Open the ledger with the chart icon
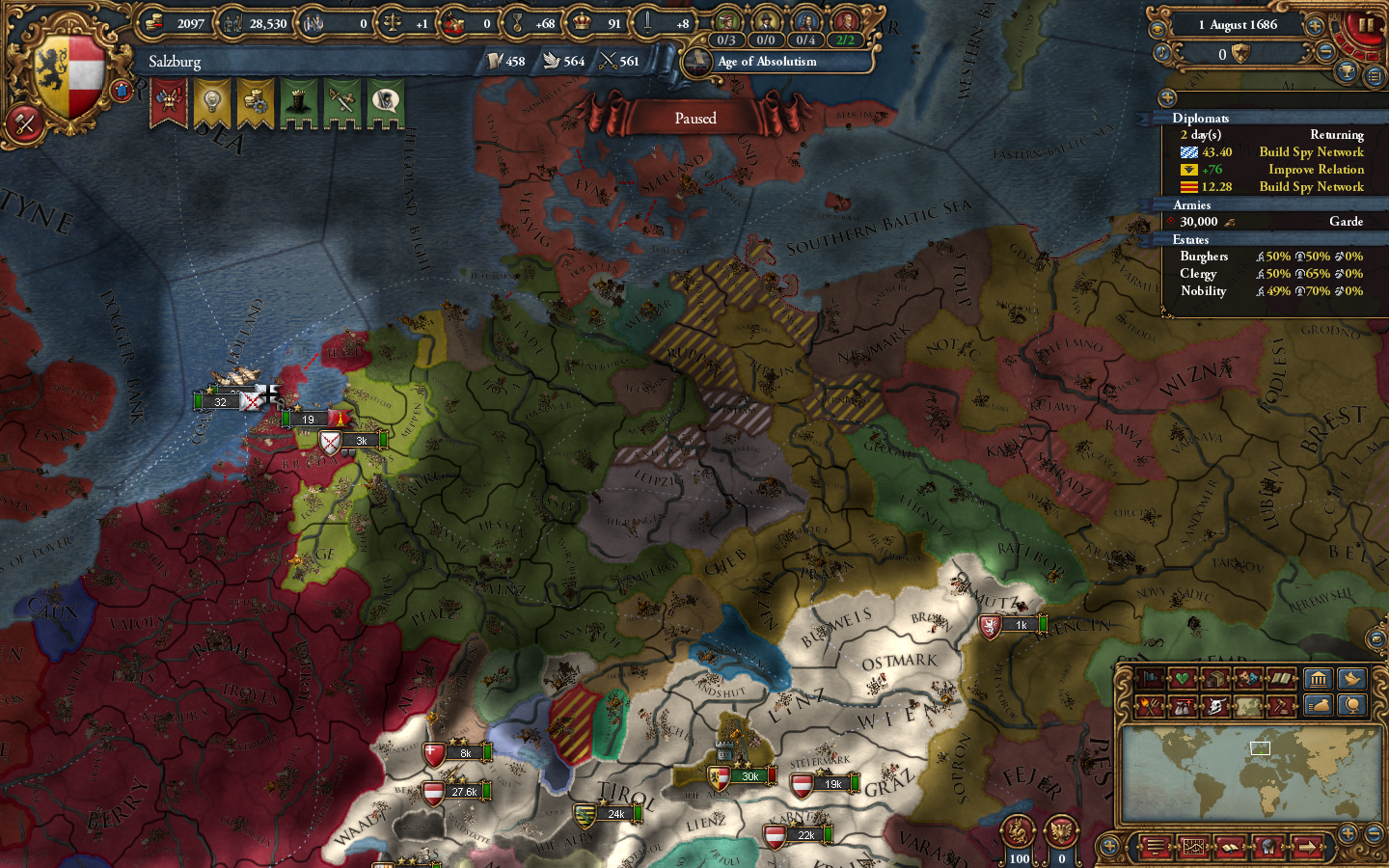The width and height of the screenshot is (1389, 868). 1194,848
